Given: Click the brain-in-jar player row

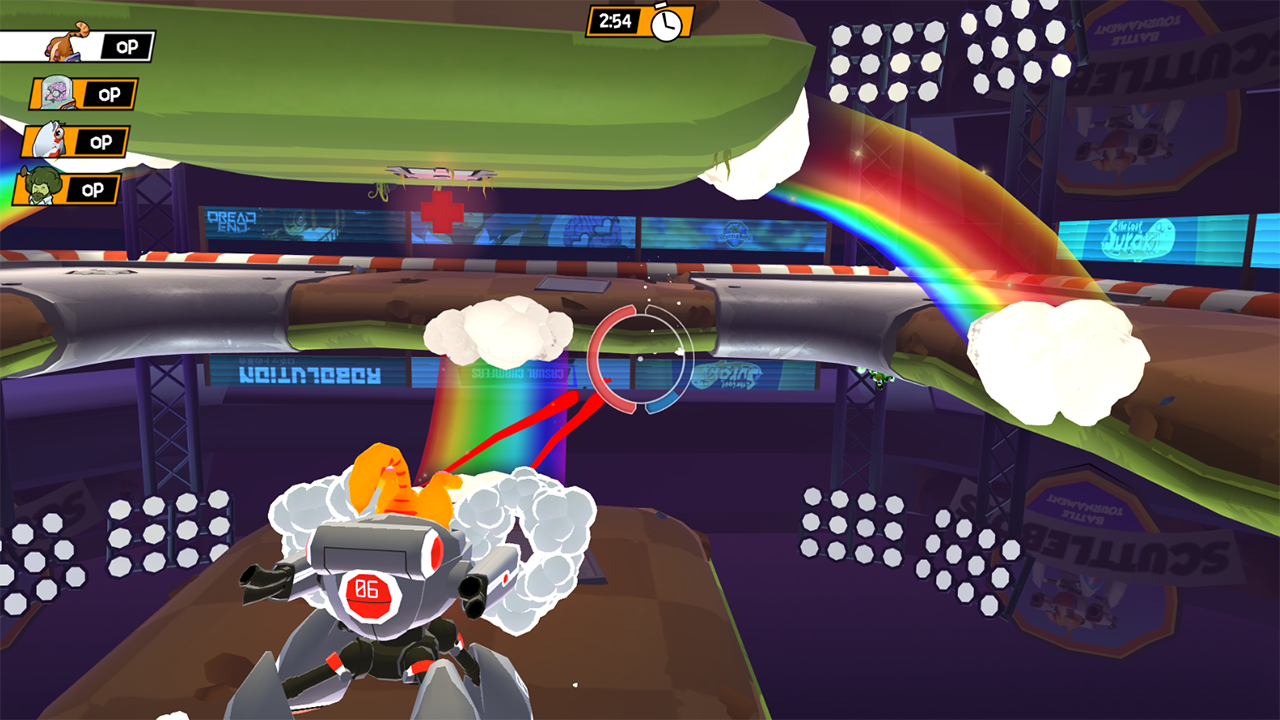Looking at the screenshot, I should (83, 94).
